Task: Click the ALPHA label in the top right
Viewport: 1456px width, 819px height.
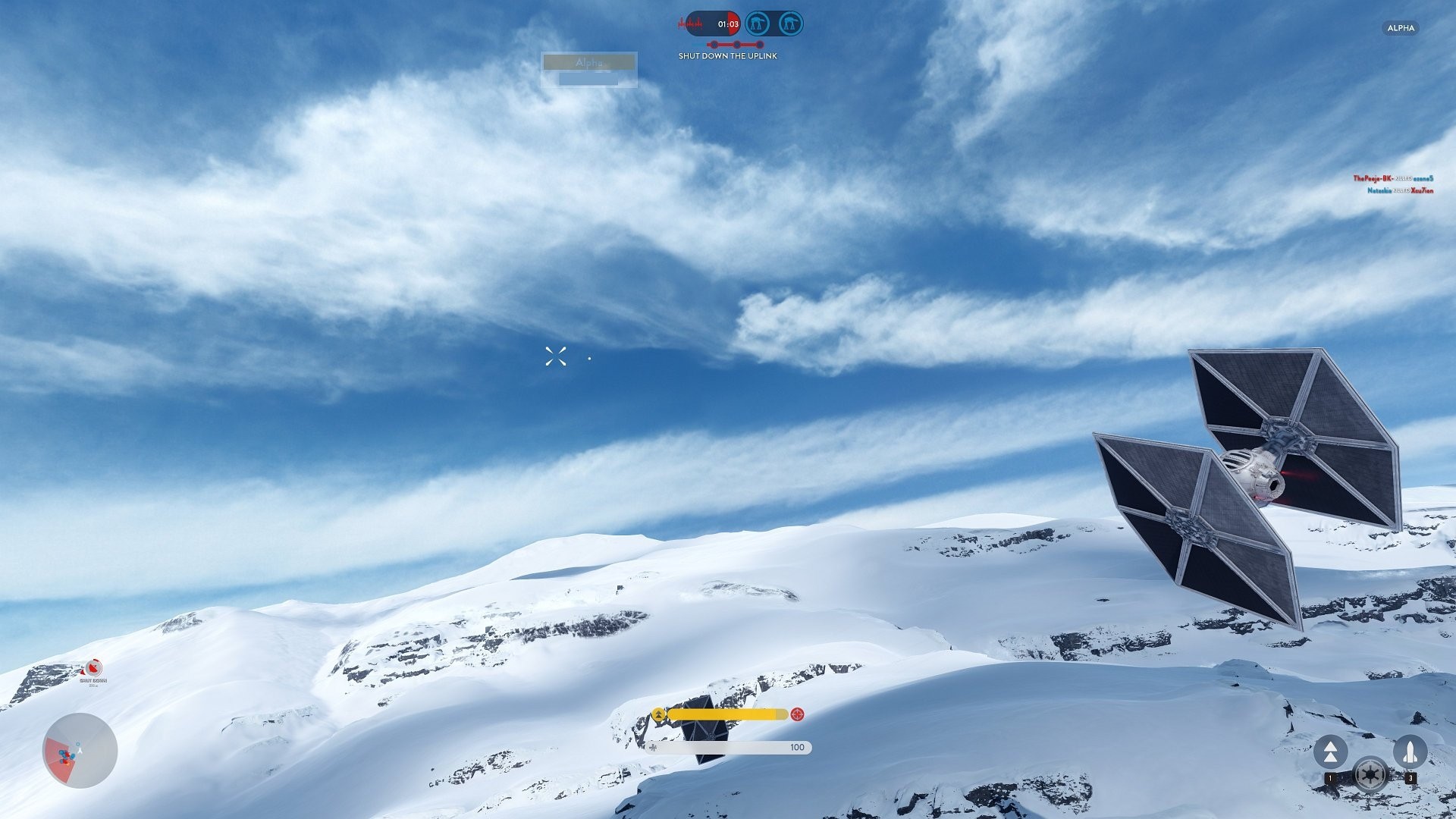Action: click(x=1400, y=28)
